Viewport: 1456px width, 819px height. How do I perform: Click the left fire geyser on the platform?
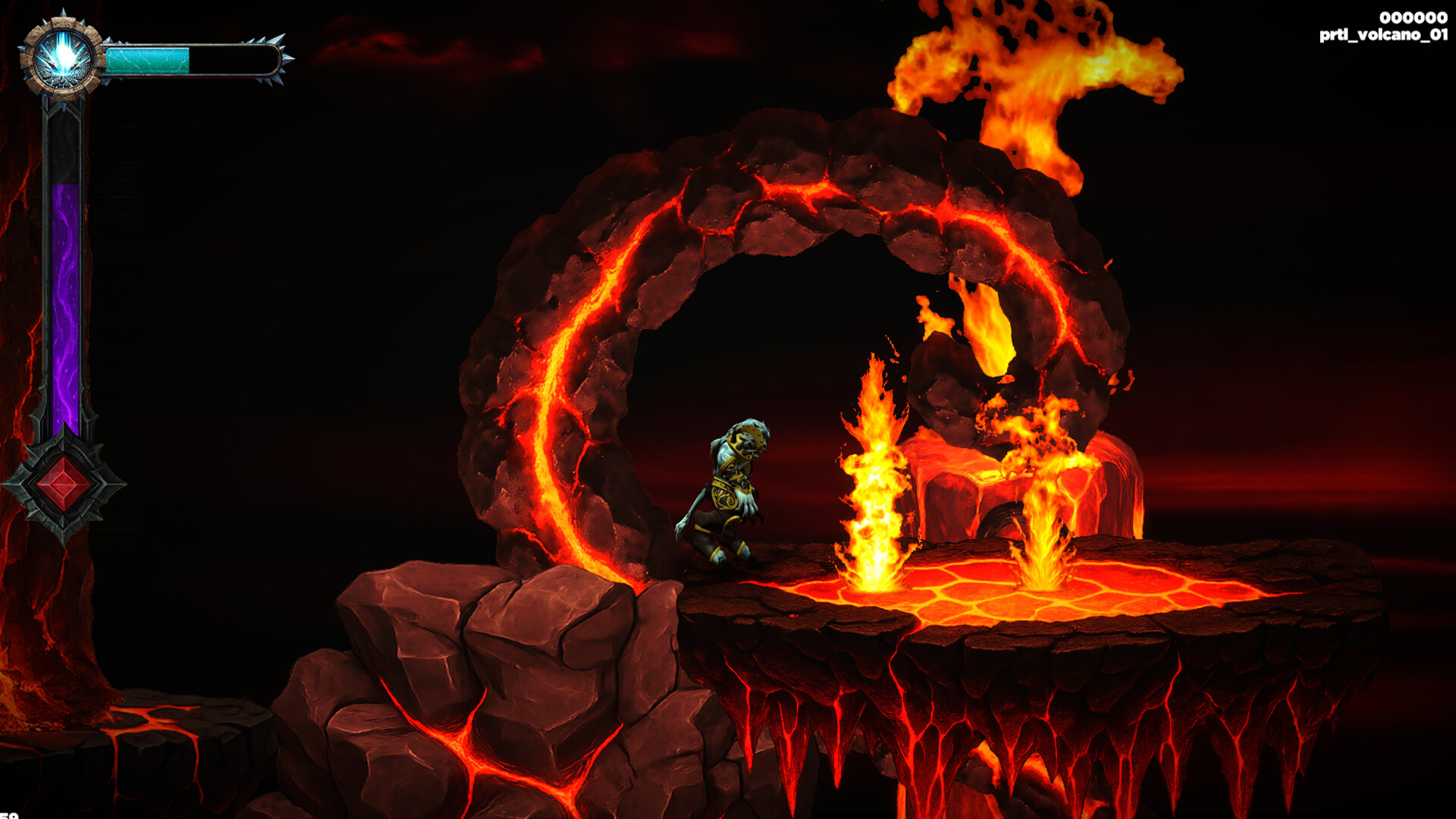pyautogui.click(x=872, y=493)
